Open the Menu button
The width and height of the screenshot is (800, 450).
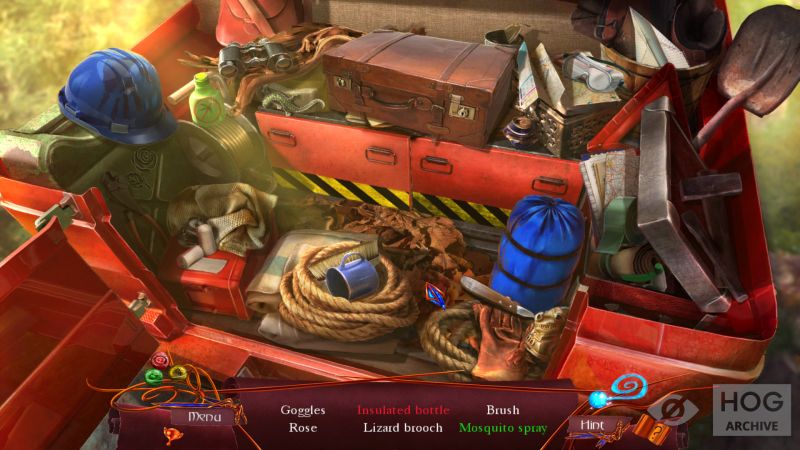(202, 415)
